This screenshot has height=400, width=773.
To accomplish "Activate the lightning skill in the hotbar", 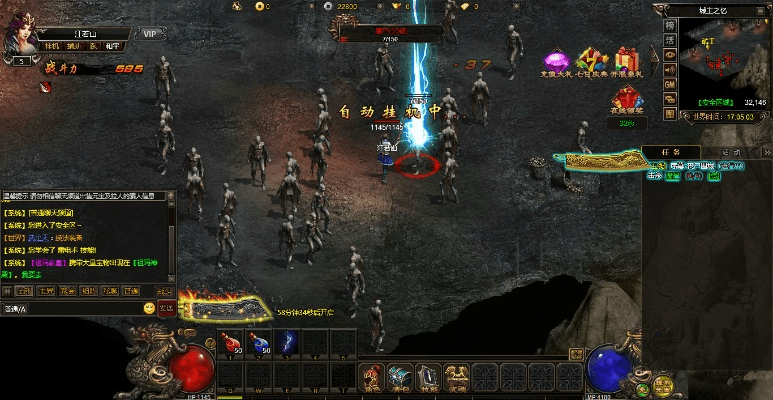I will (286, 342).
